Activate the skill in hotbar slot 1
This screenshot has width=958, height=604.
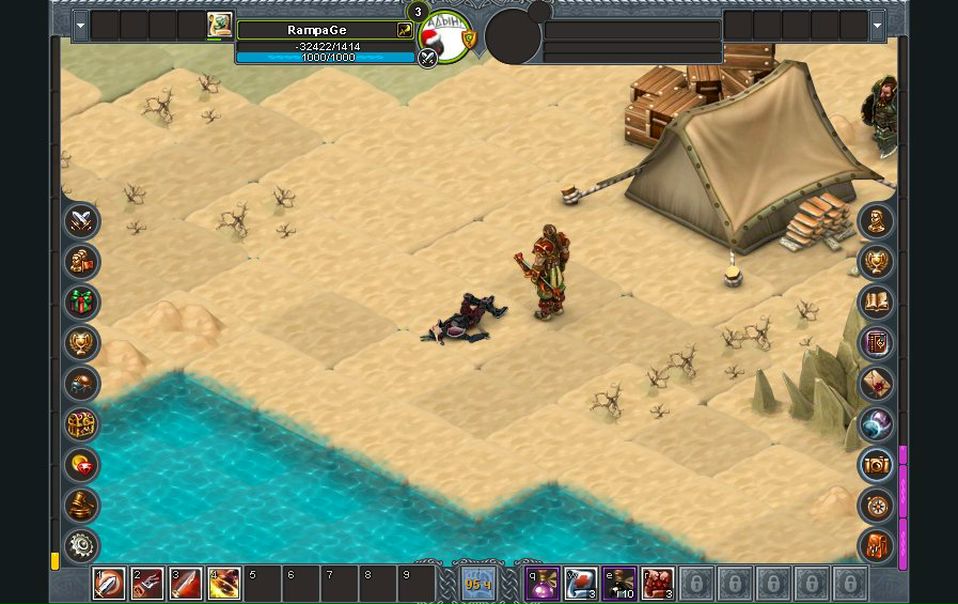109,583
